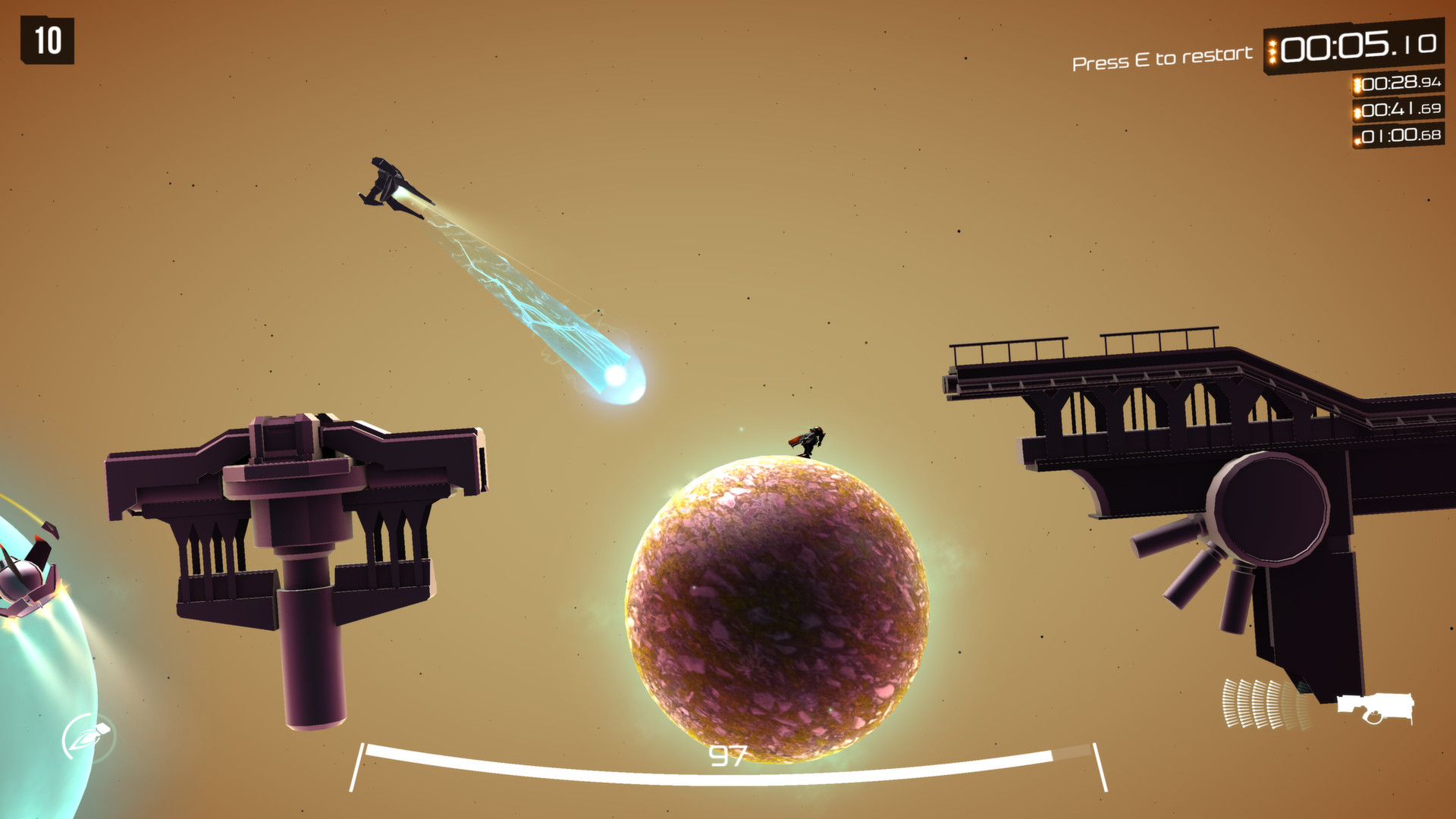
Task: Click the player character on the planet
Action: click(x=810, y=442)
